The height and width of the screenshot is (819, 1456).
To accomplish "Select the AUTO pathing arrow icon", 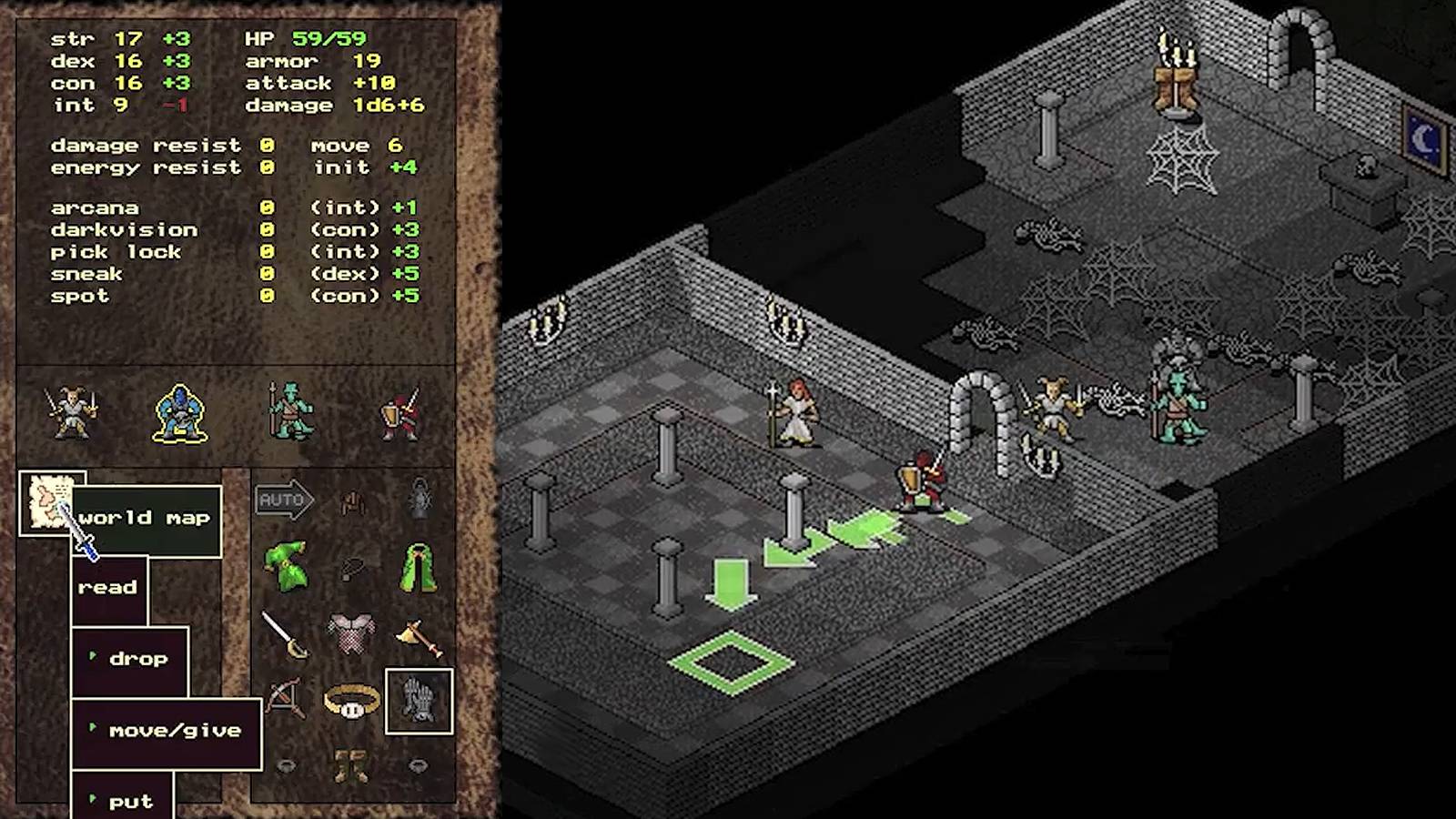I will 286,499.
